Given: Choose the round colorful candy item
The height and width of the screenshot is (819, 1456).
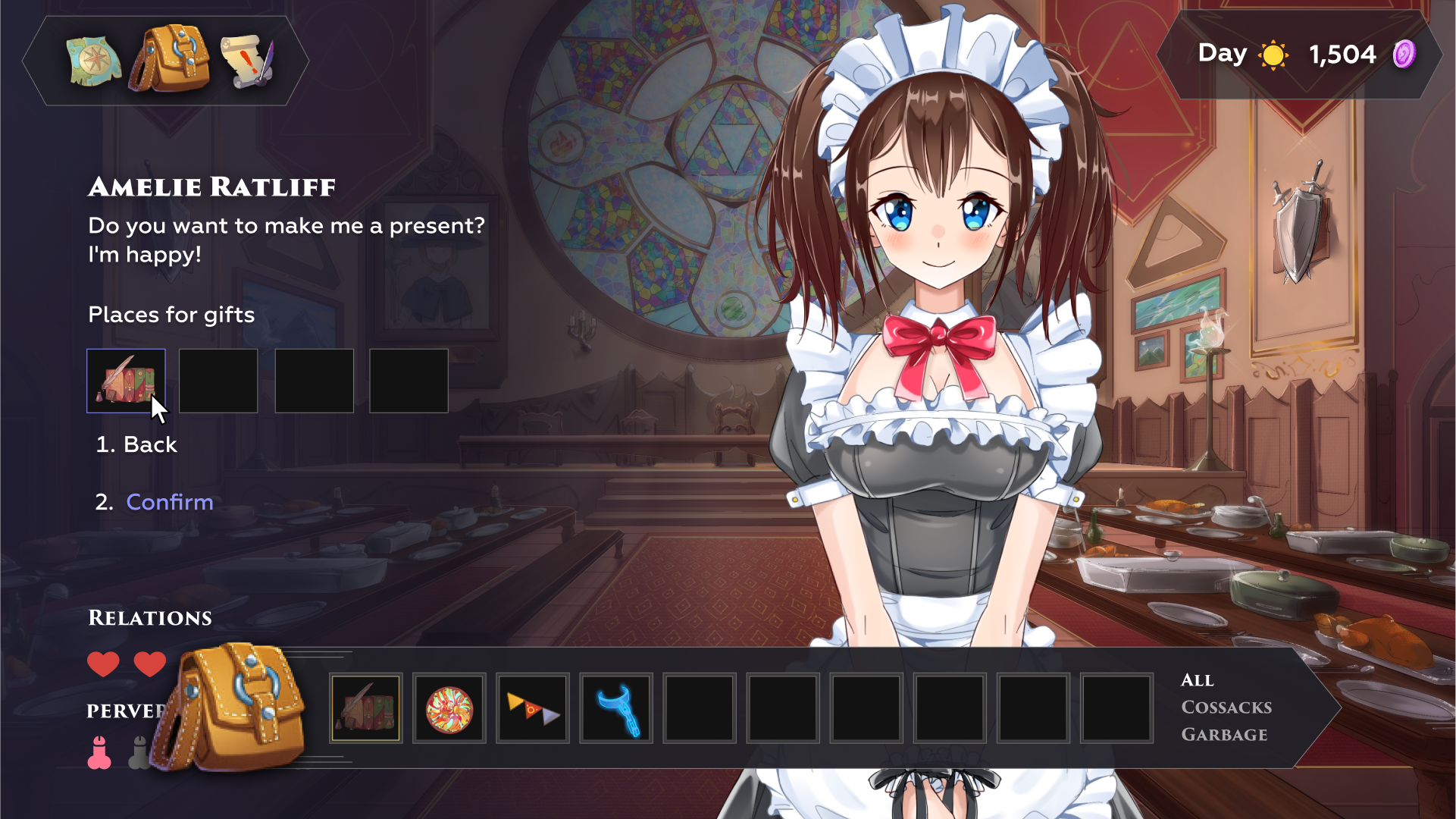Looking at the screenshot, I should click(x=449, y=708).
